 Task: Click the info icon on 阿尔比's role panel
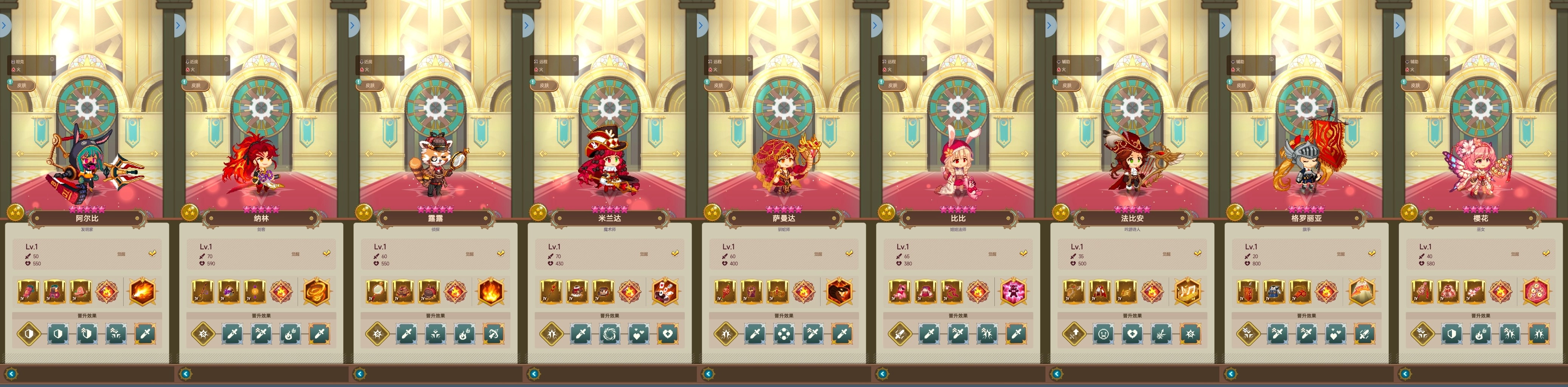click(x=52, y=59)
